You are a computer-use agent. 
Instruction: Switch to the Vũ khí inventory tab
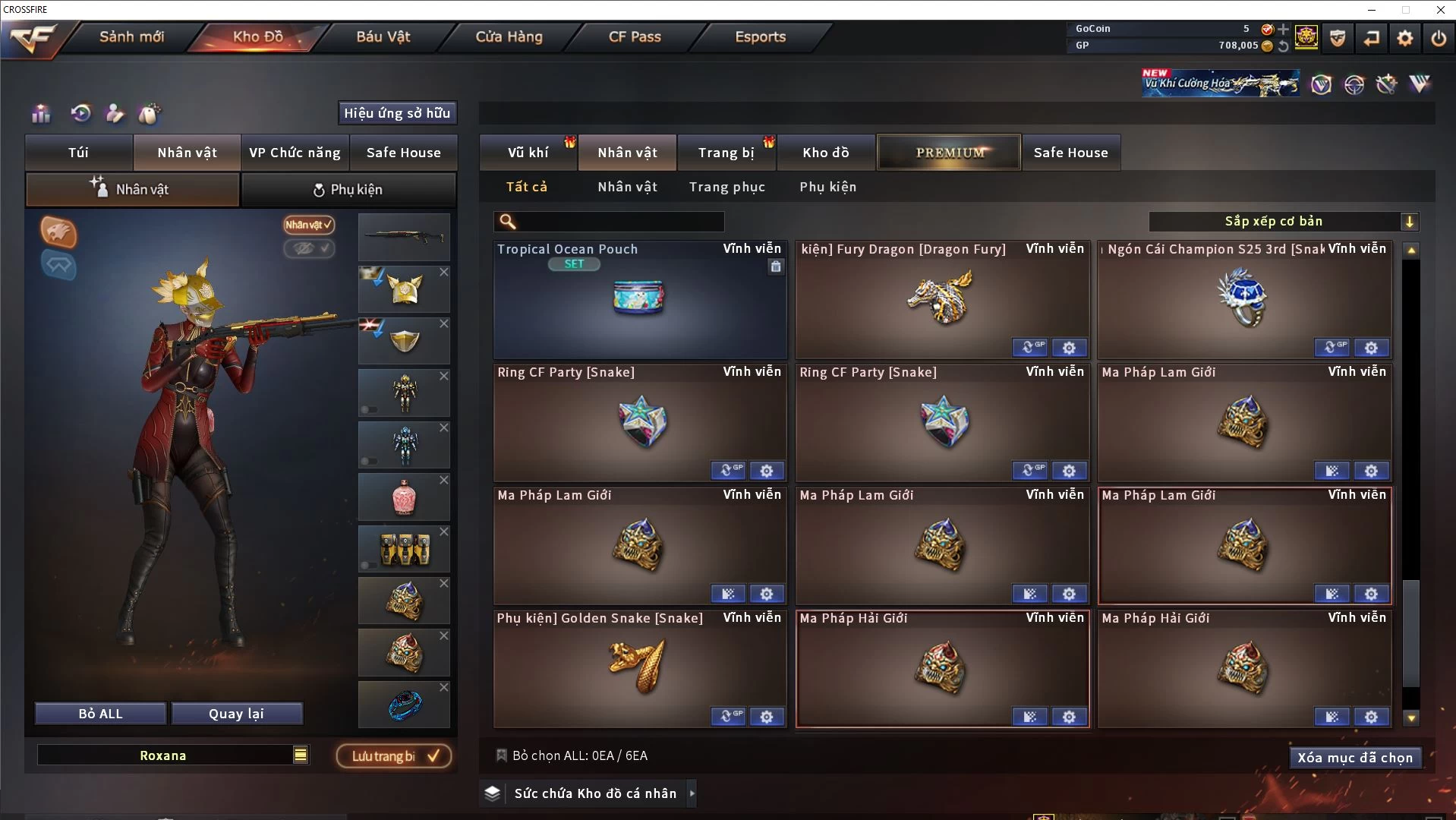528,153
